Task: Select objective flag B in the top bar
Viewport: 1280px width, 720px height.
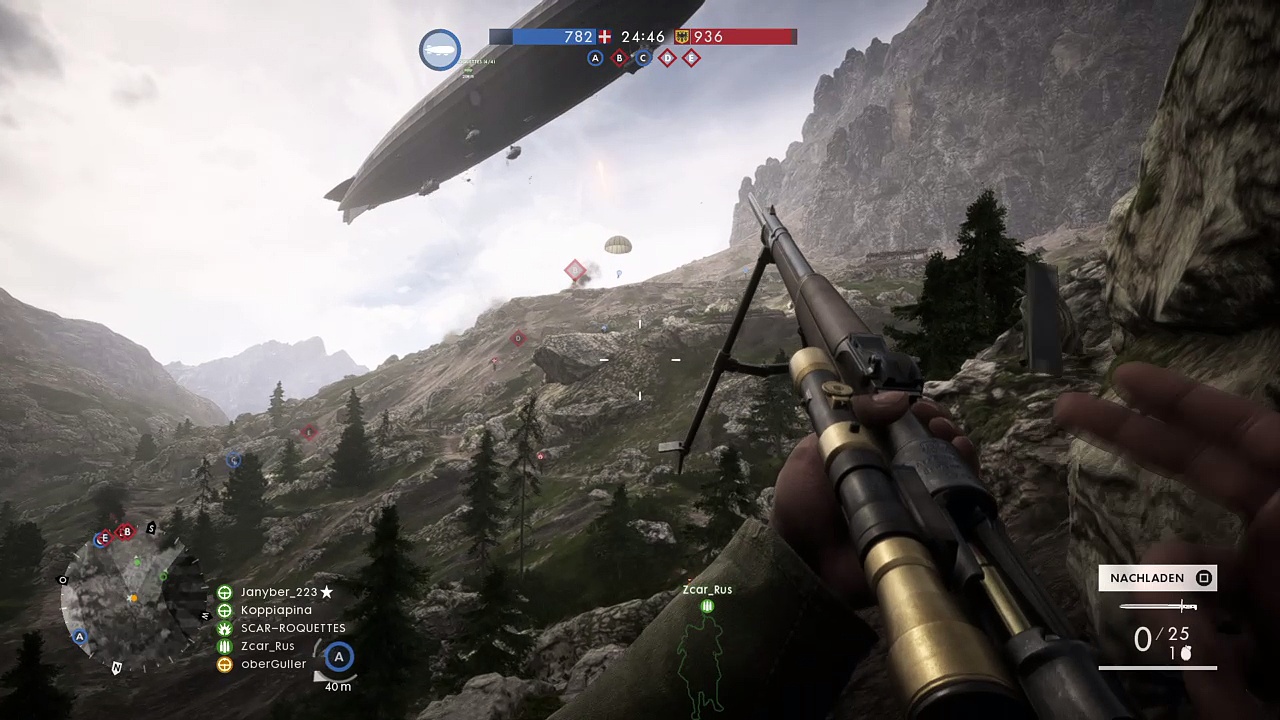Action: (x=619, y=58)
